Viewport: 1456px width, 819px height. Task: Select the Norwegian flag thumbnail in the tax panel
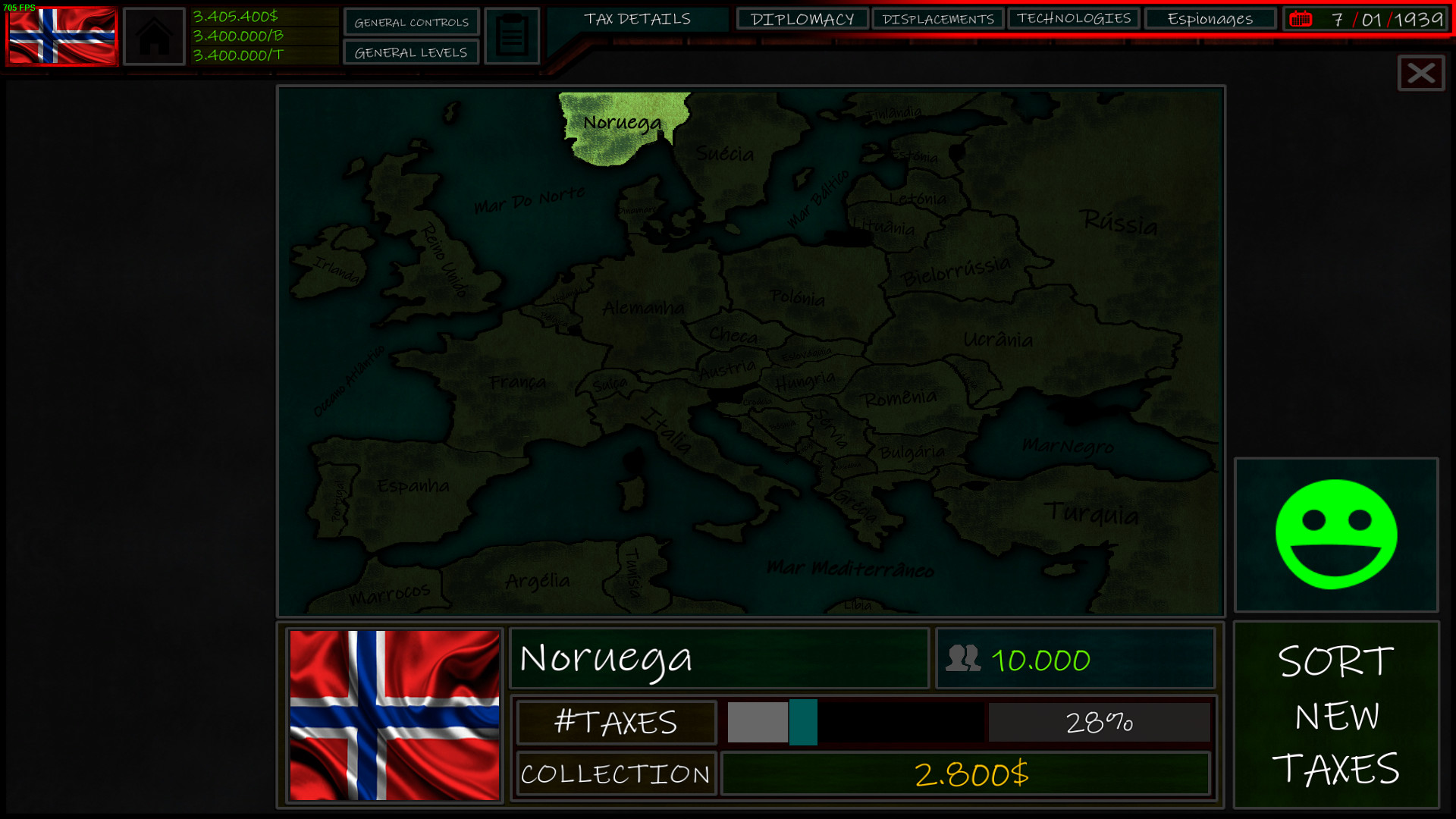394,717
